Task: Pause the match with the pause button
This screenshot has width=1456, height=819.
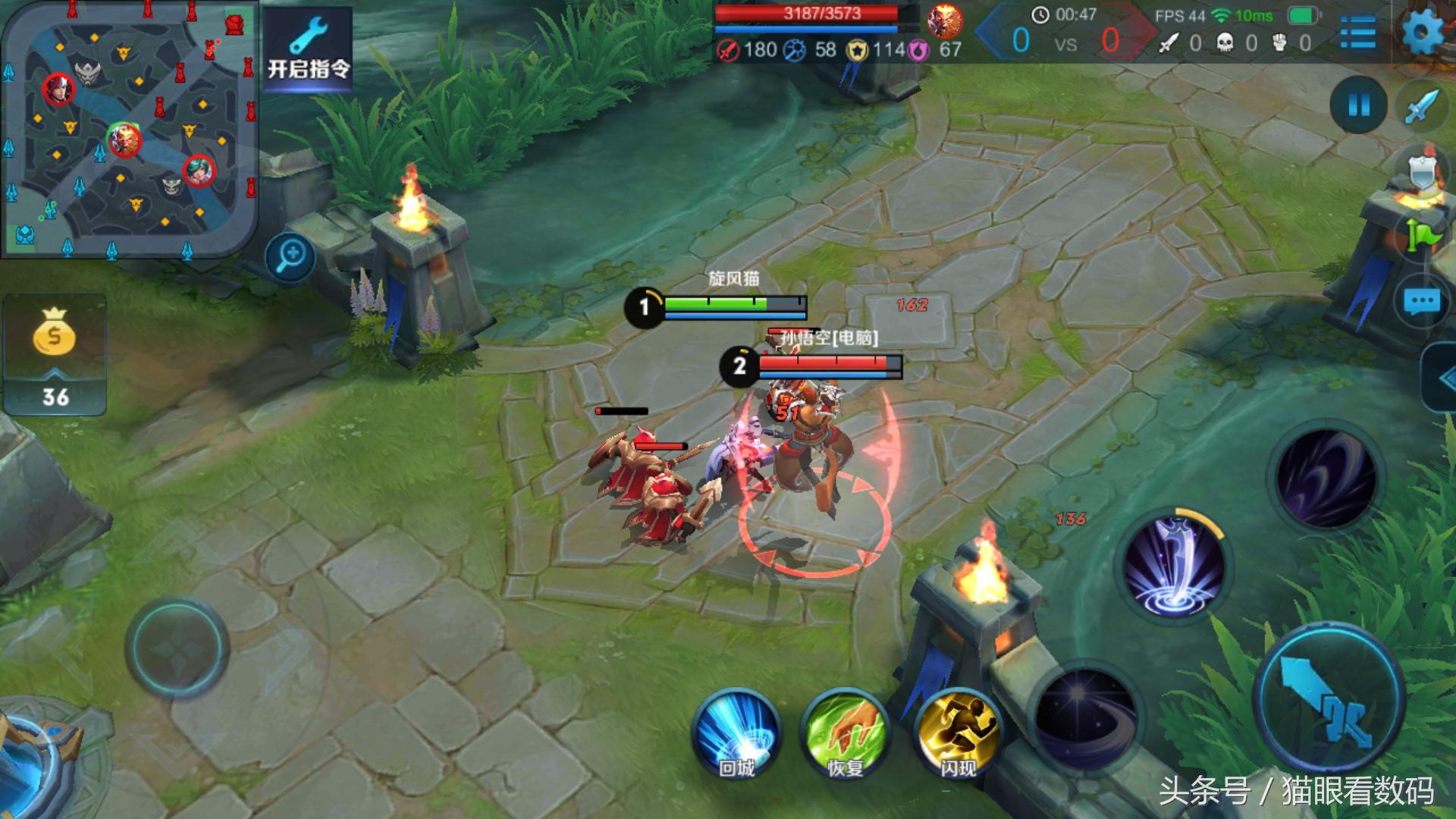Action: (x=1358, y=105)
